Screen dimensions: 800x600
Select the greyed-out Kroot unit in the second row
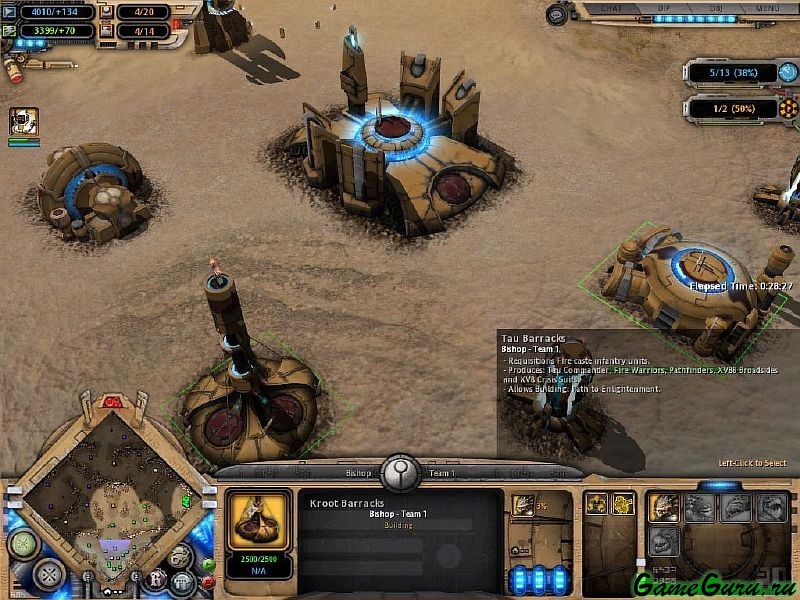(x=664, y=541)
